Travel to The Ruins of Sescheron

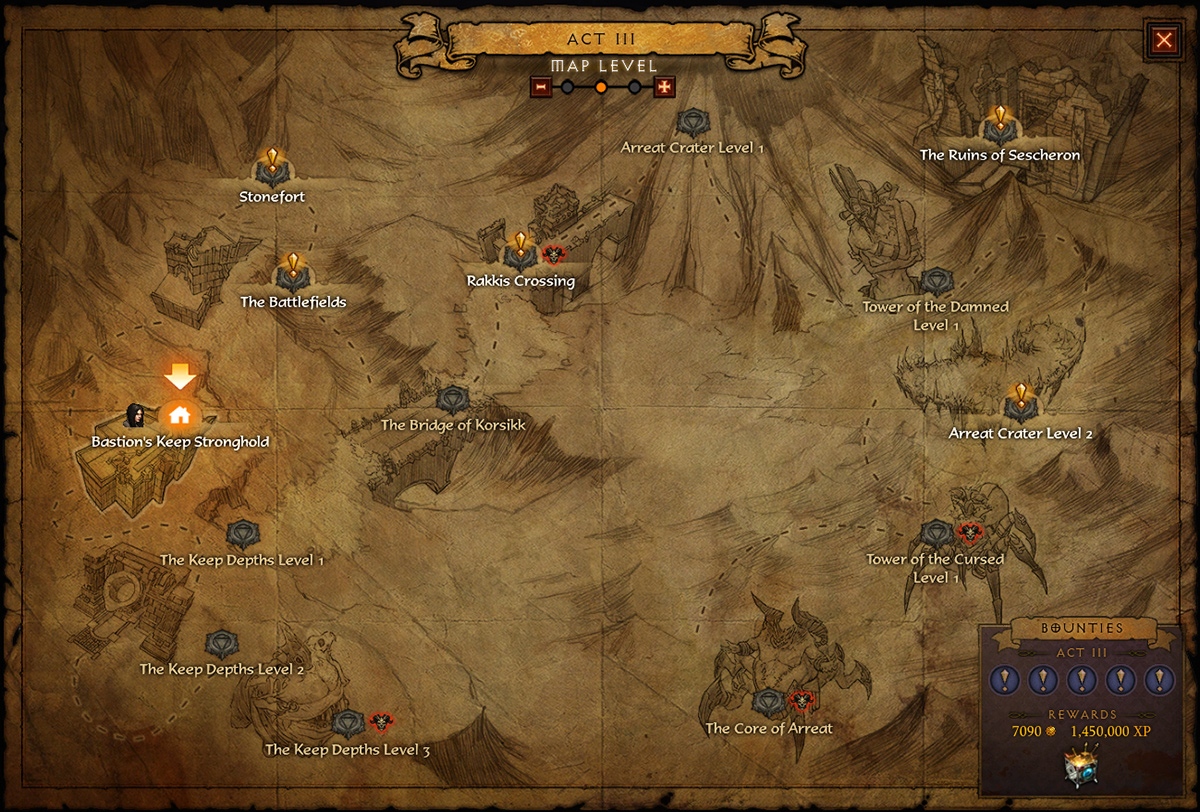[999, 127]
